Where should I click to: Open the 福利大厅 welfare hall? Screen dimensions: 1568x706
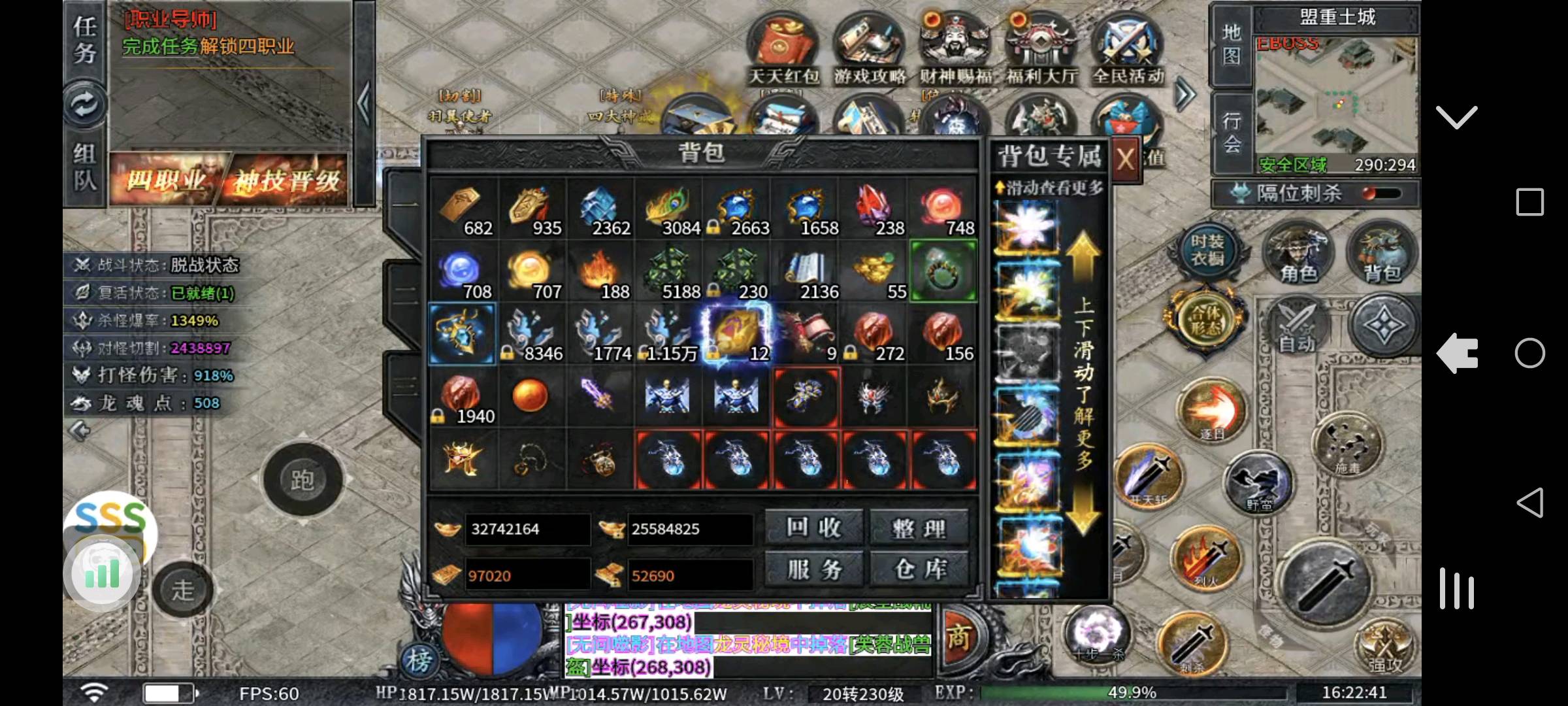click(1041, 49)
